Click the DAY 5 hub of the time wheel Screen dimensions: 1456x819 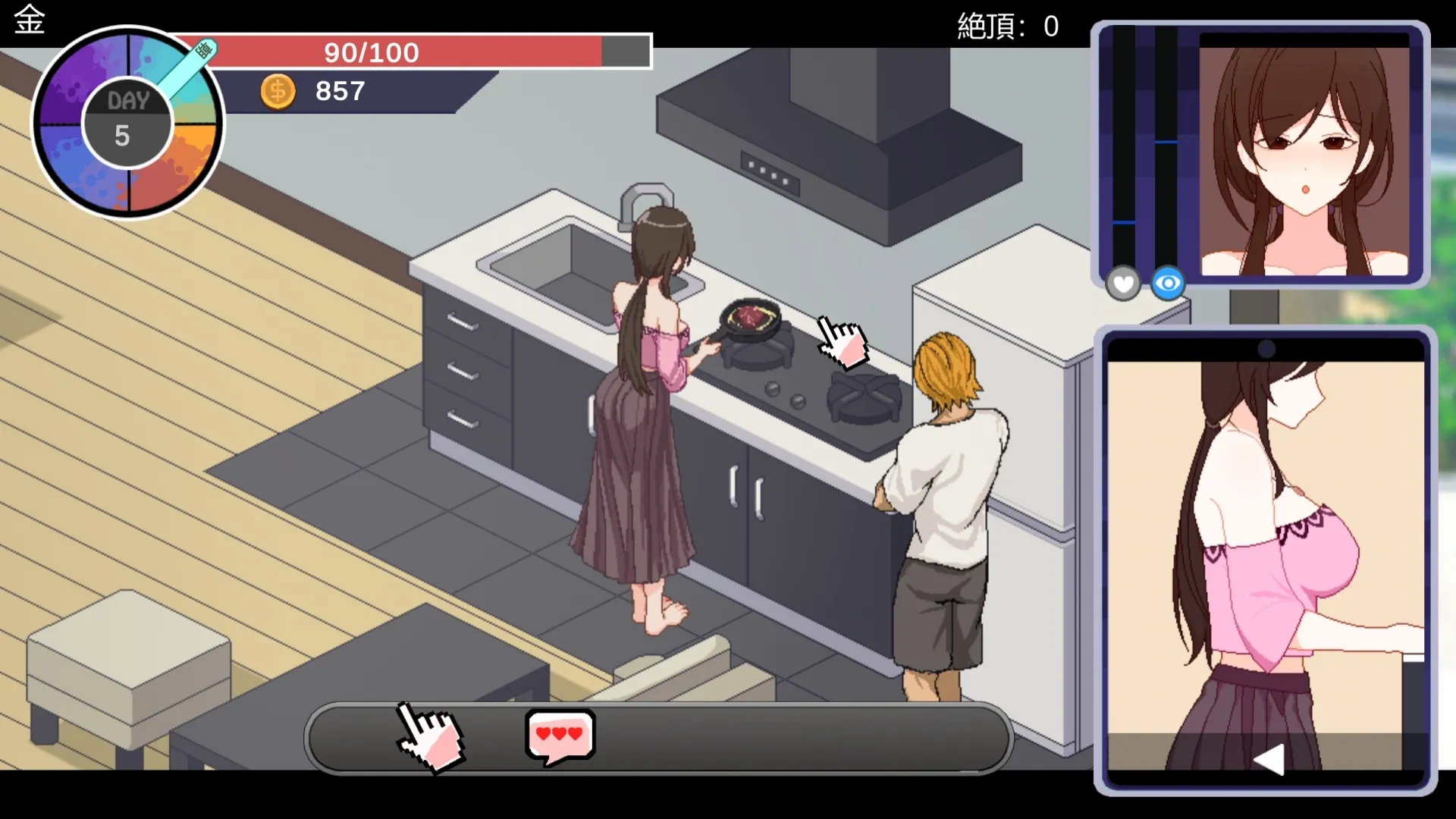coord(127,121)
